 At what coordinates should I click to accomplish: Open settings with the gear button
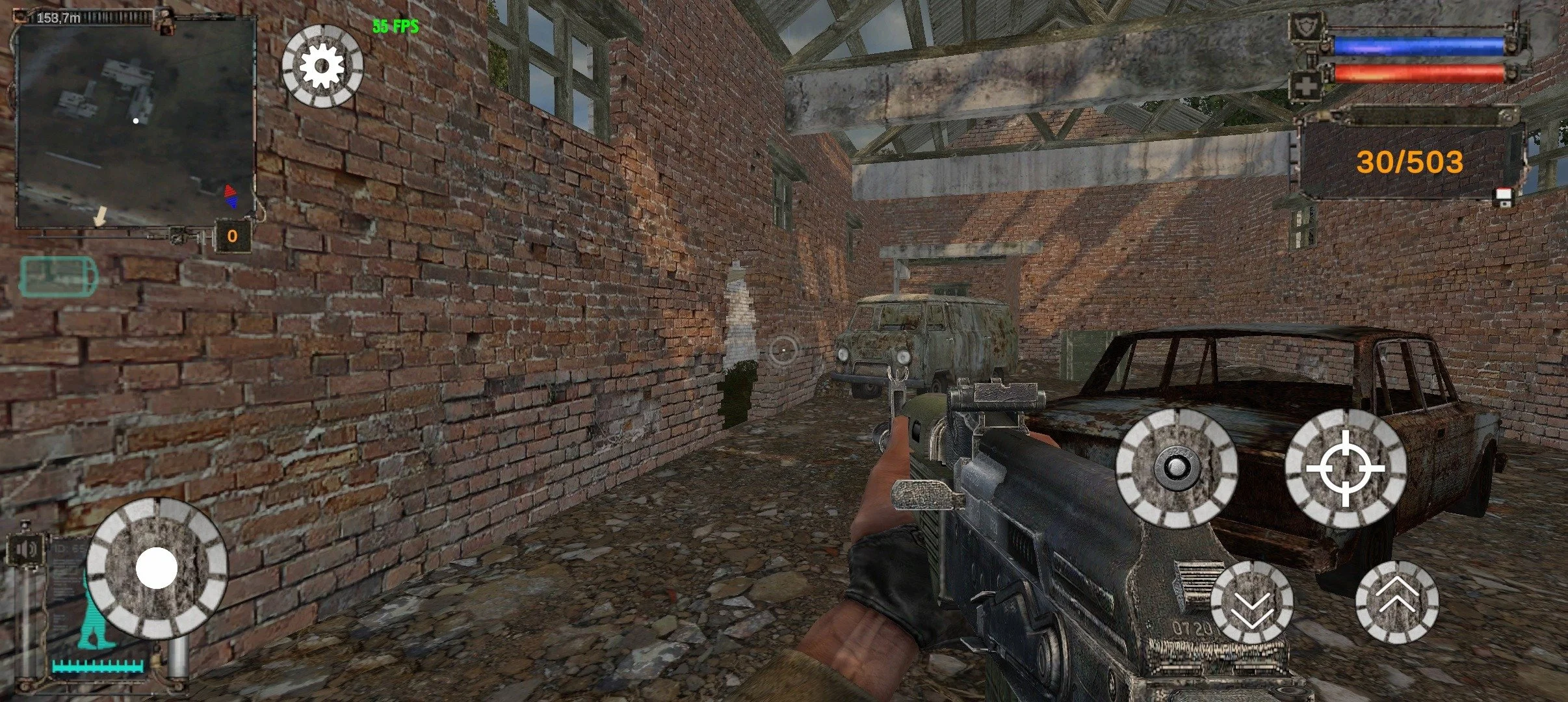pyautogui.click(x=322, y=66)
